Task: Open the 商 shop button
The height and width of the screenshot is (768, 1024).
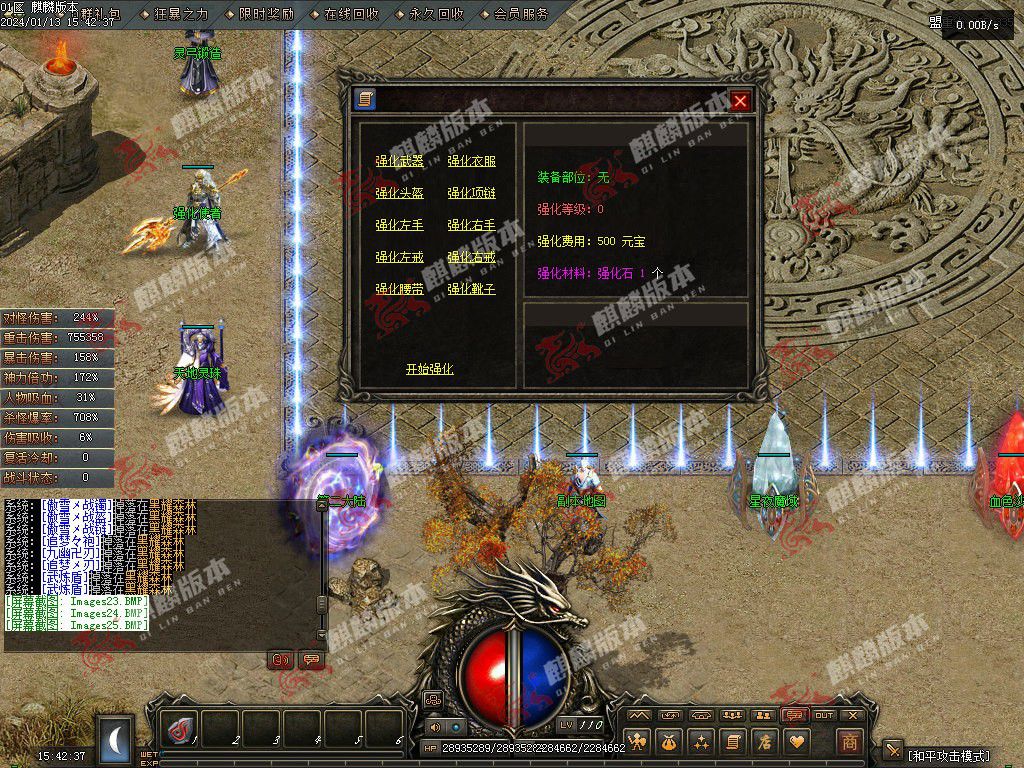Action: pos(849,742)
